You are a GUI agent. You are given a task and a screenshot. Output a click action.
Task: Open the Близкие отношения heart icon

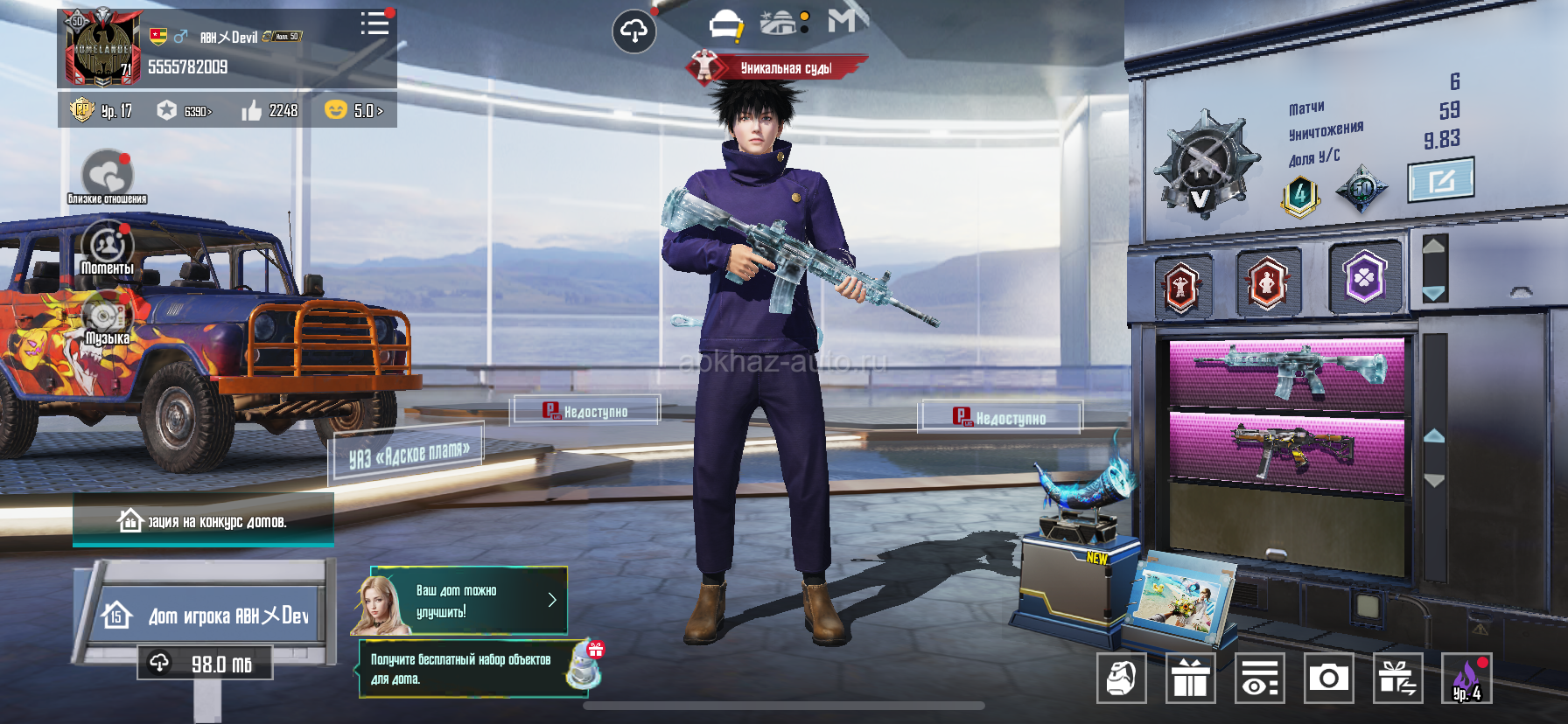(108, 175)
